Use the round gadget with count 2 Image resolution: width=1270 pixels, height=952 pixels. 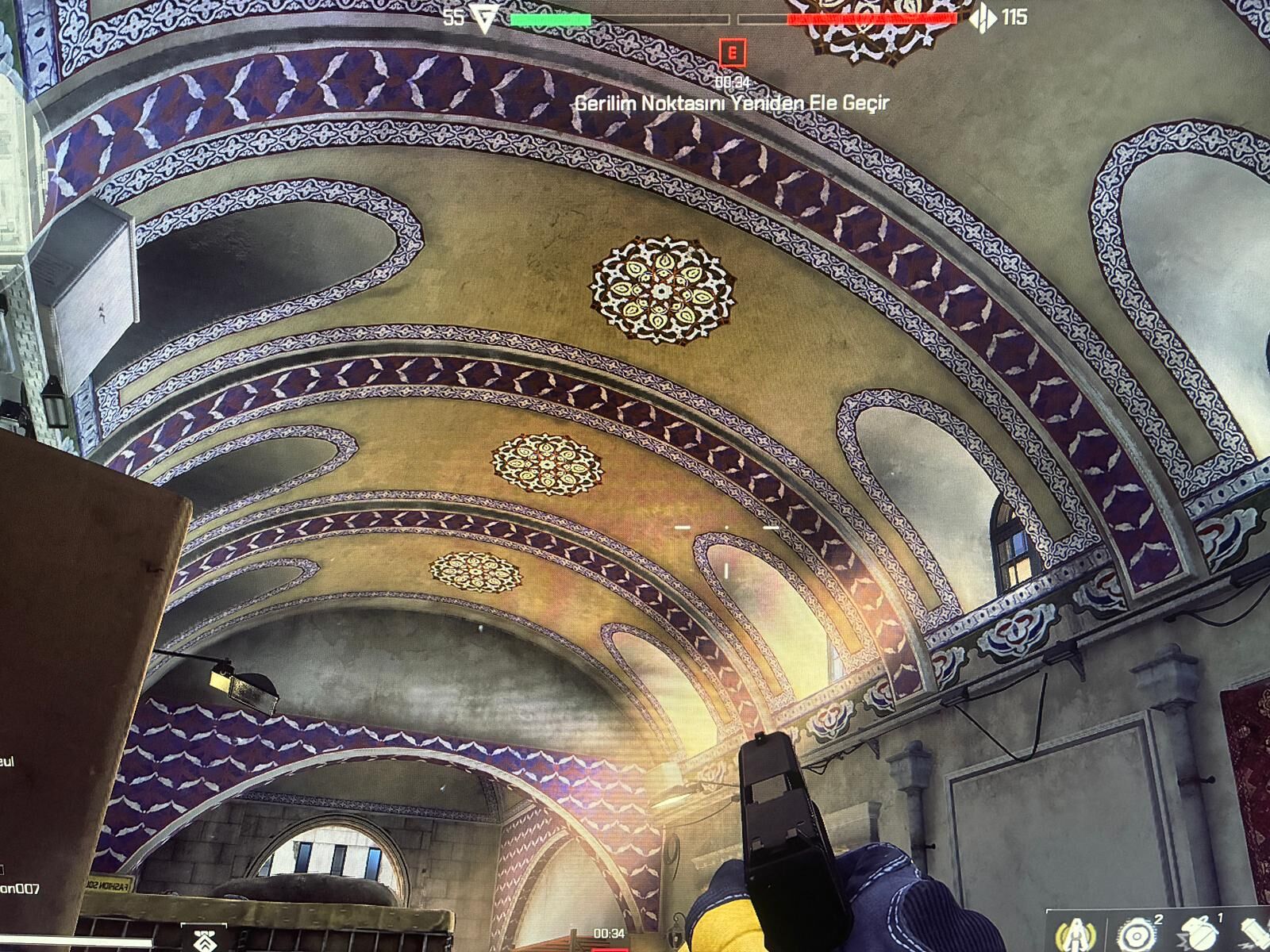point(1135,934)
